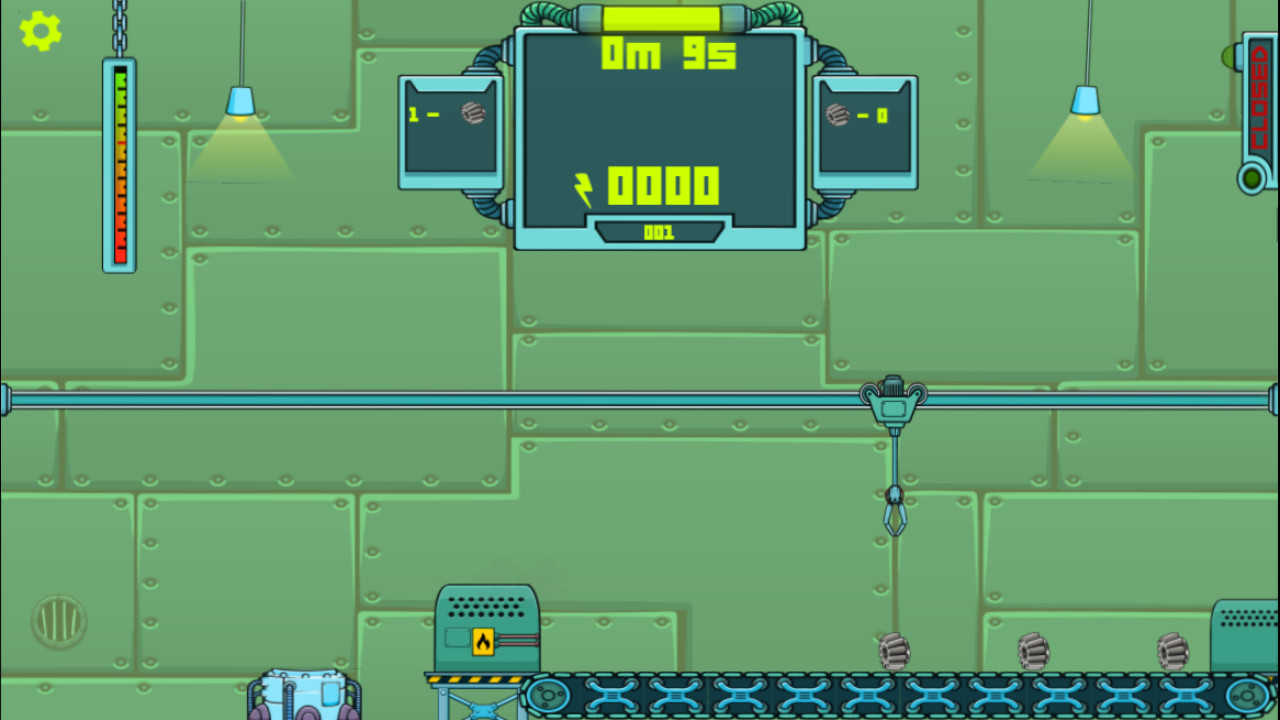Click the gear icon in the right counter panel

(838, 113)
